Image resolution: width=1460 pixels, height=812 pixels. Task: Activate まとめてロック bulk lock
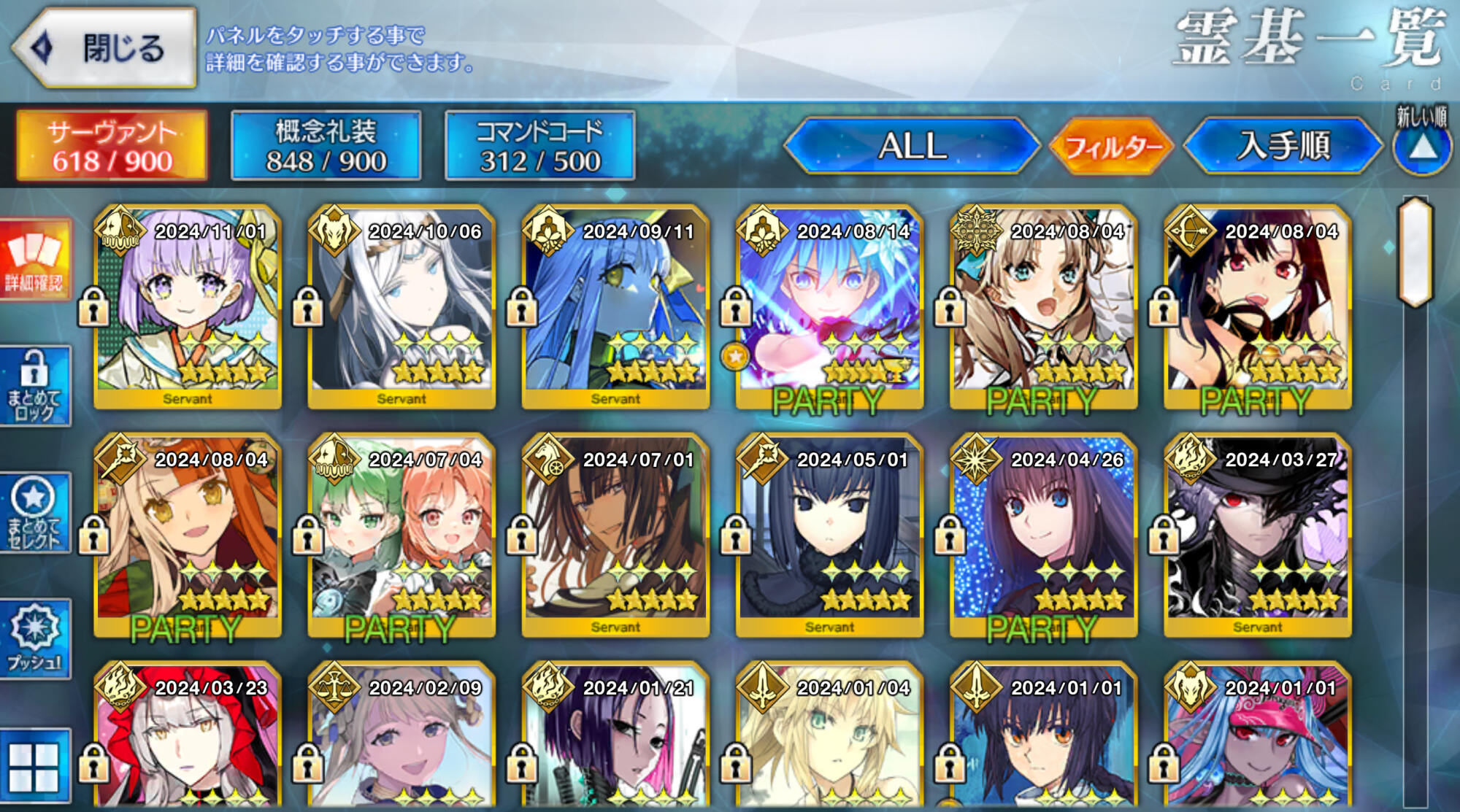[x=35, y=387]
